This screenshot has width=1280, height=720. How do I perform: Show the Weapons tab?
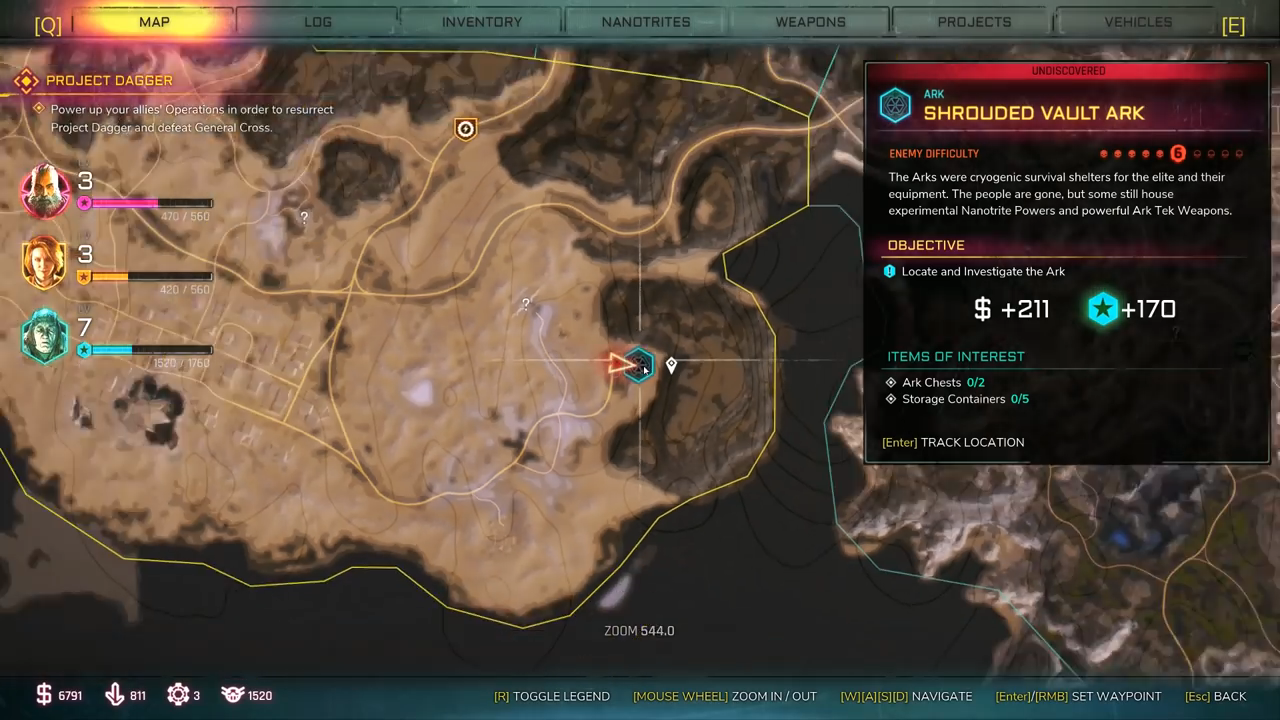tap(810, 22)
